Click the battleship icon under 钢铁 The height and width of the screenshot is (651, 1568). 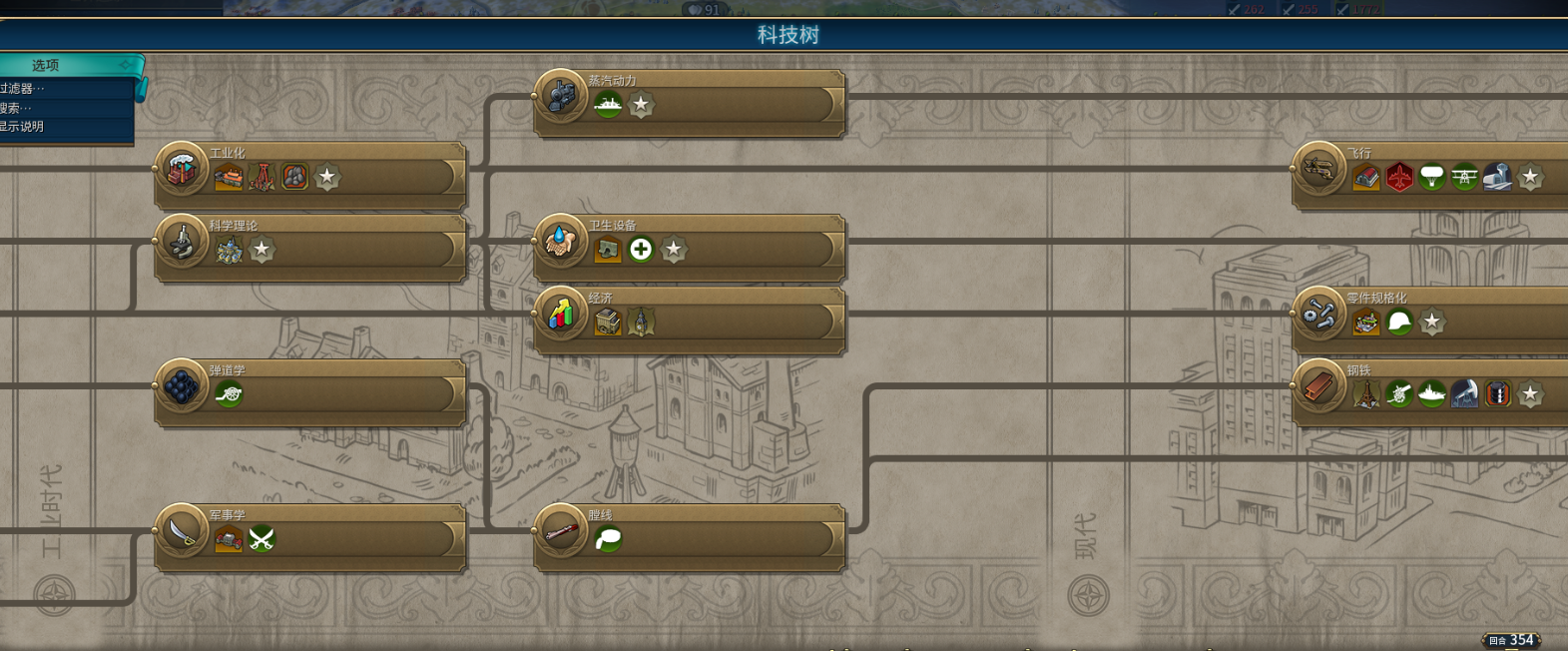click(1431, 394)
